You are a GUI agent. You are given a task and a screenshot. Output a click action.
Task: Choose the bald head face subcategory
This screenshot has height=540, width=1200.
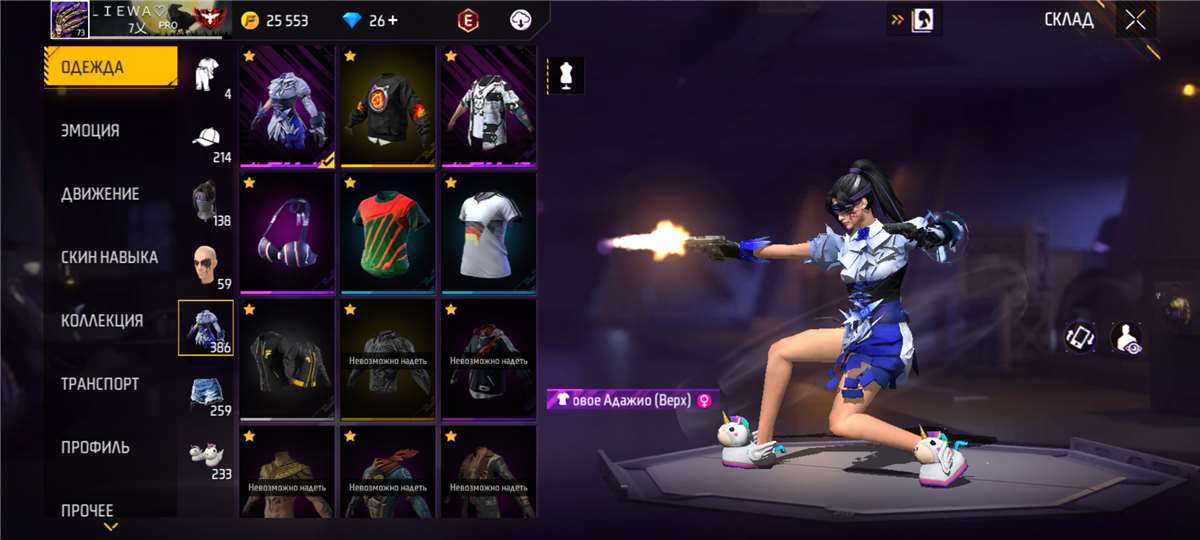click(207, 264)
